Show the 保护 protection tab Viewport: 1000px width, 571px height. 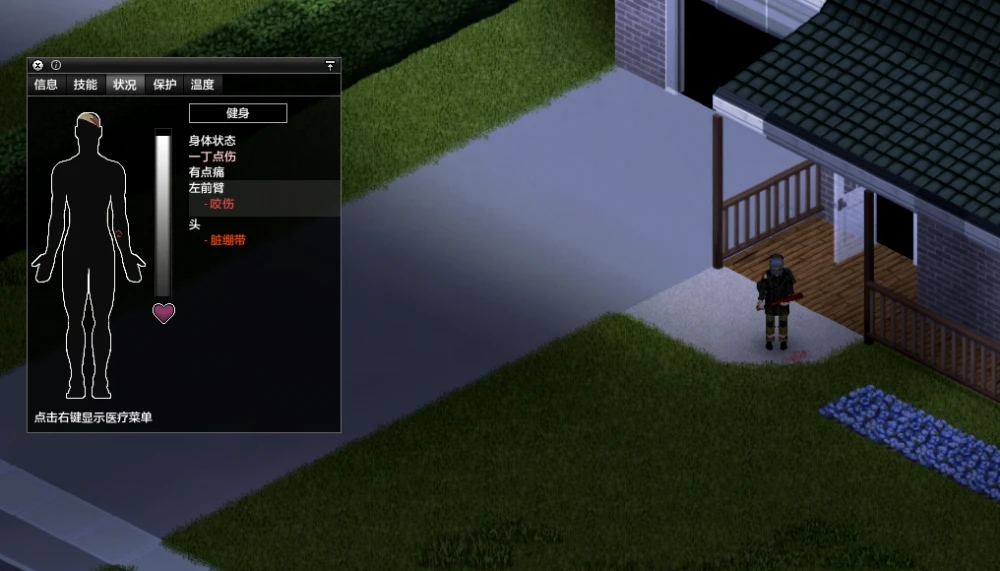tap(165, 85)
